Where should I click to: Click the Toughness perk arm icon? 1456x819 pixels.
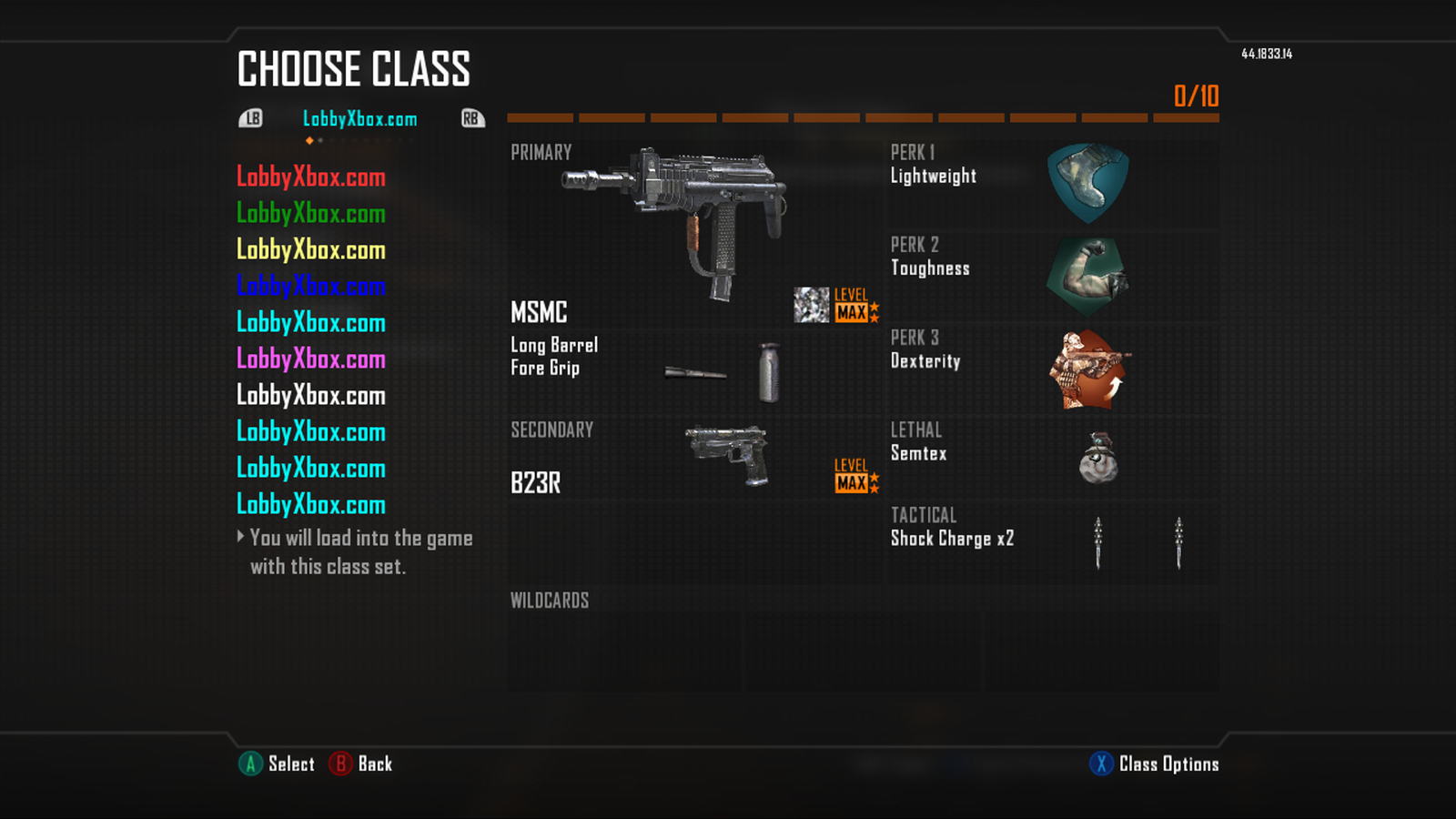point(1090,275)
